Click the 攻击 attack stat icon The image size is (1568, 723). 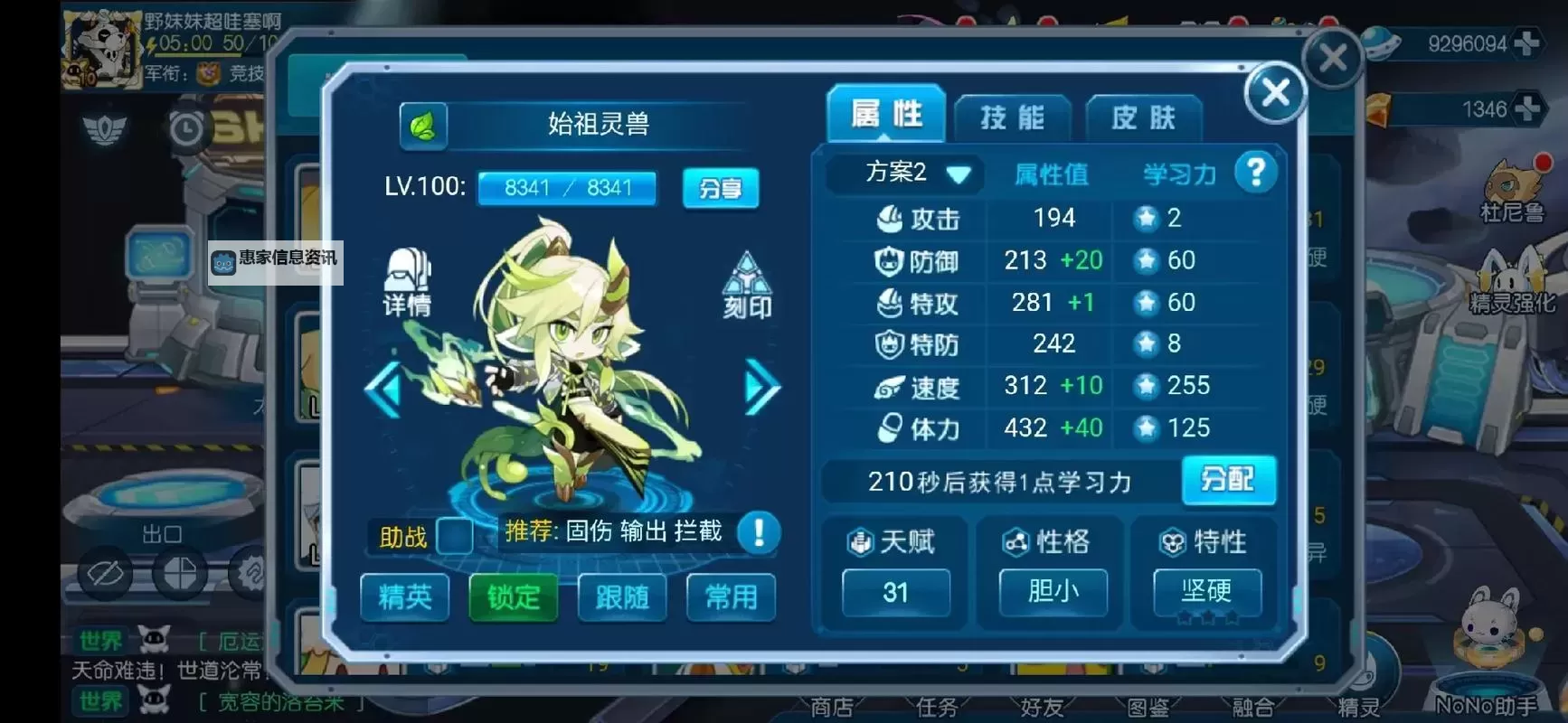[890, 219]
